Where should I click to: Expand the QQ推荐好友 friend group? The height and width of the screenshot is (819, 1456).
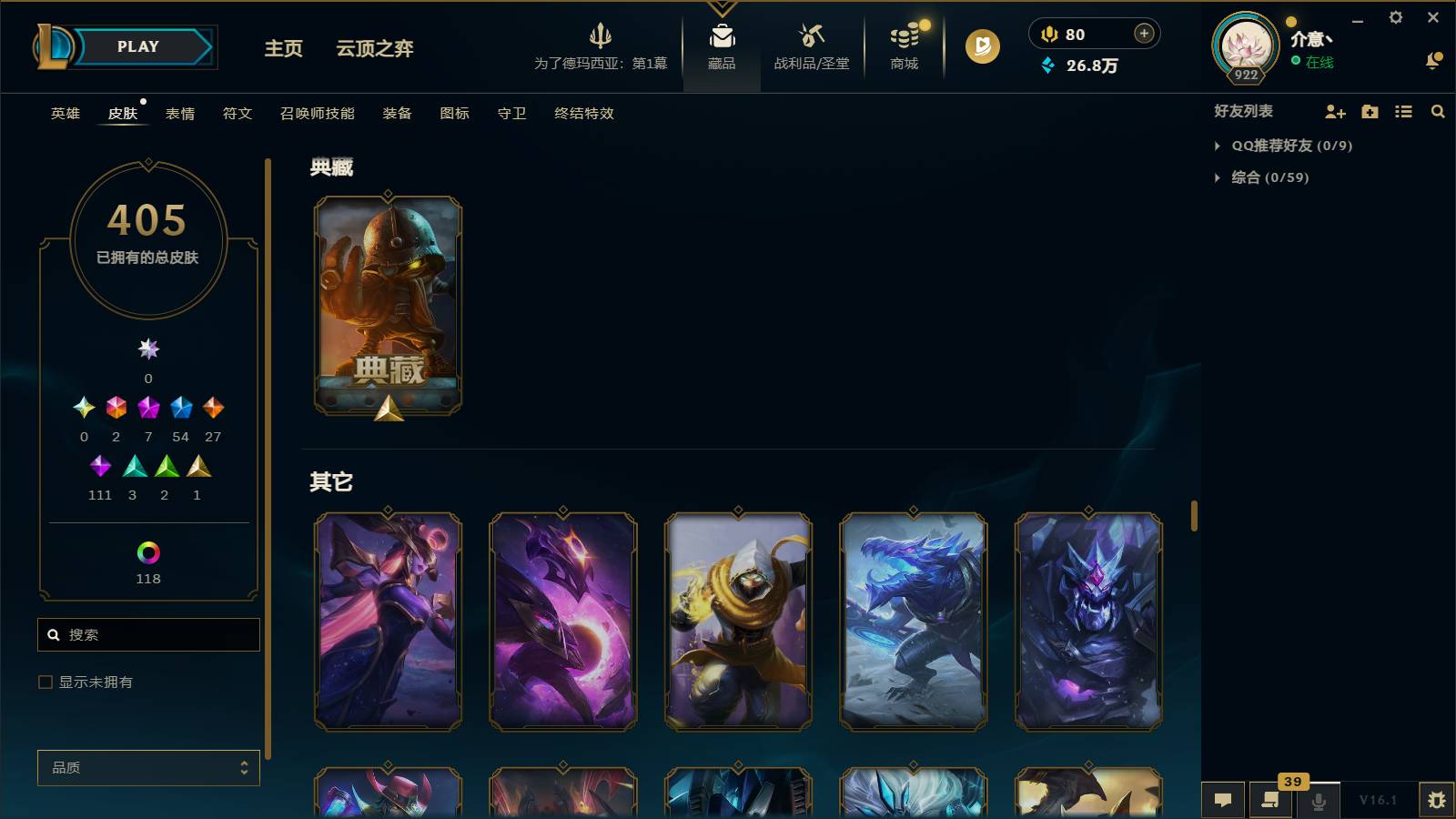pyautogui.click(x=1218, y=145)
